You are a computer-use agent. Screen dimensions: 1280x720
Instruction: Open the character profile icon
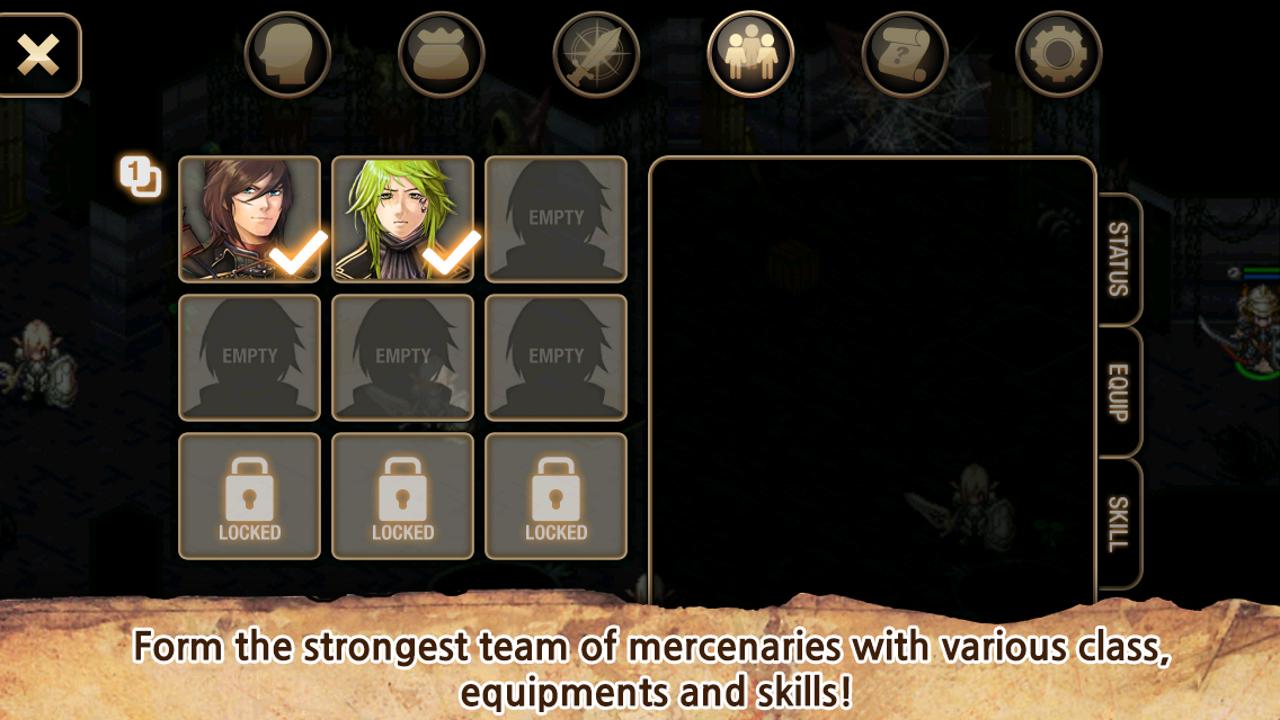click(x=285, y=52)
